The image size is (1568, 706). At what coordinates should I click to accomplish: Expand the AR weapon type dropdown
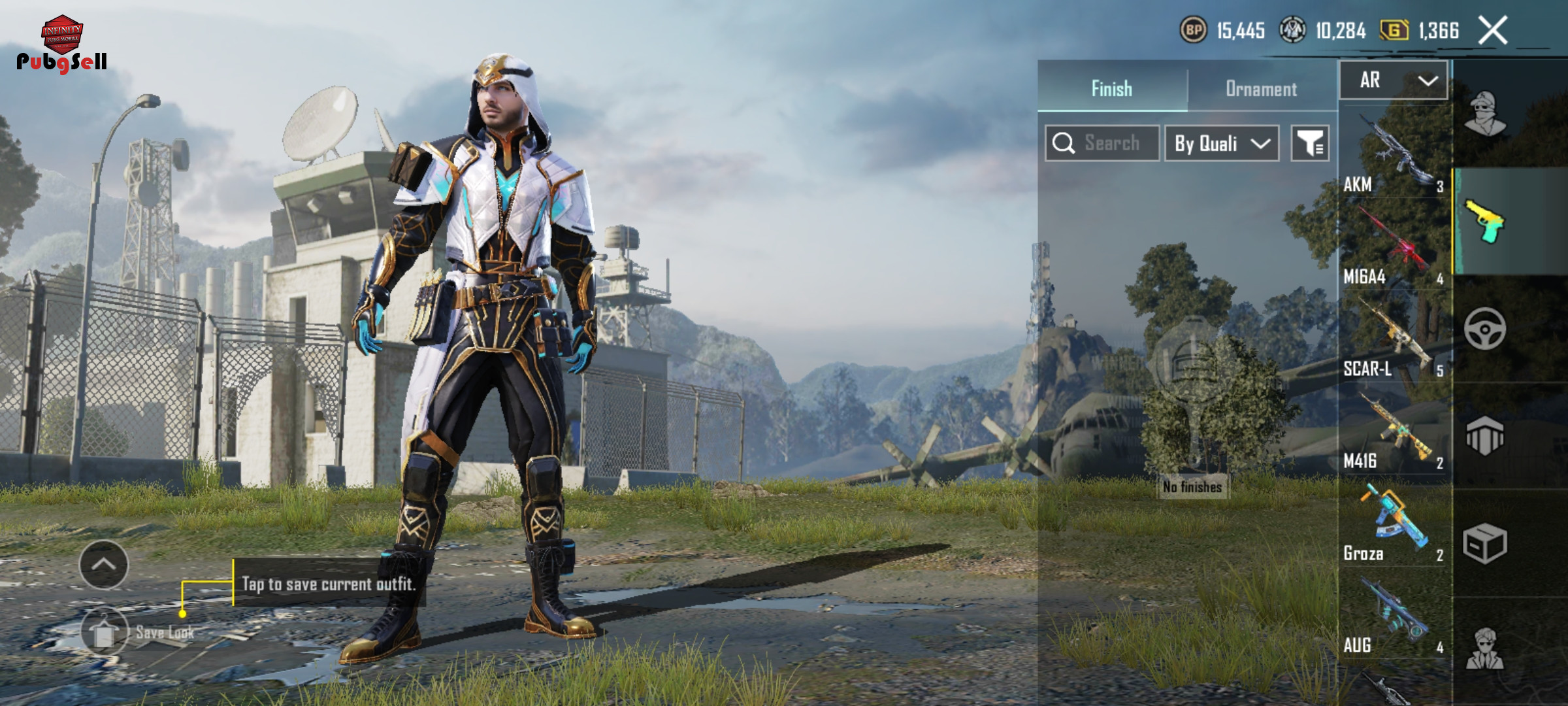pyautogui.click(x=1394, y=80)
